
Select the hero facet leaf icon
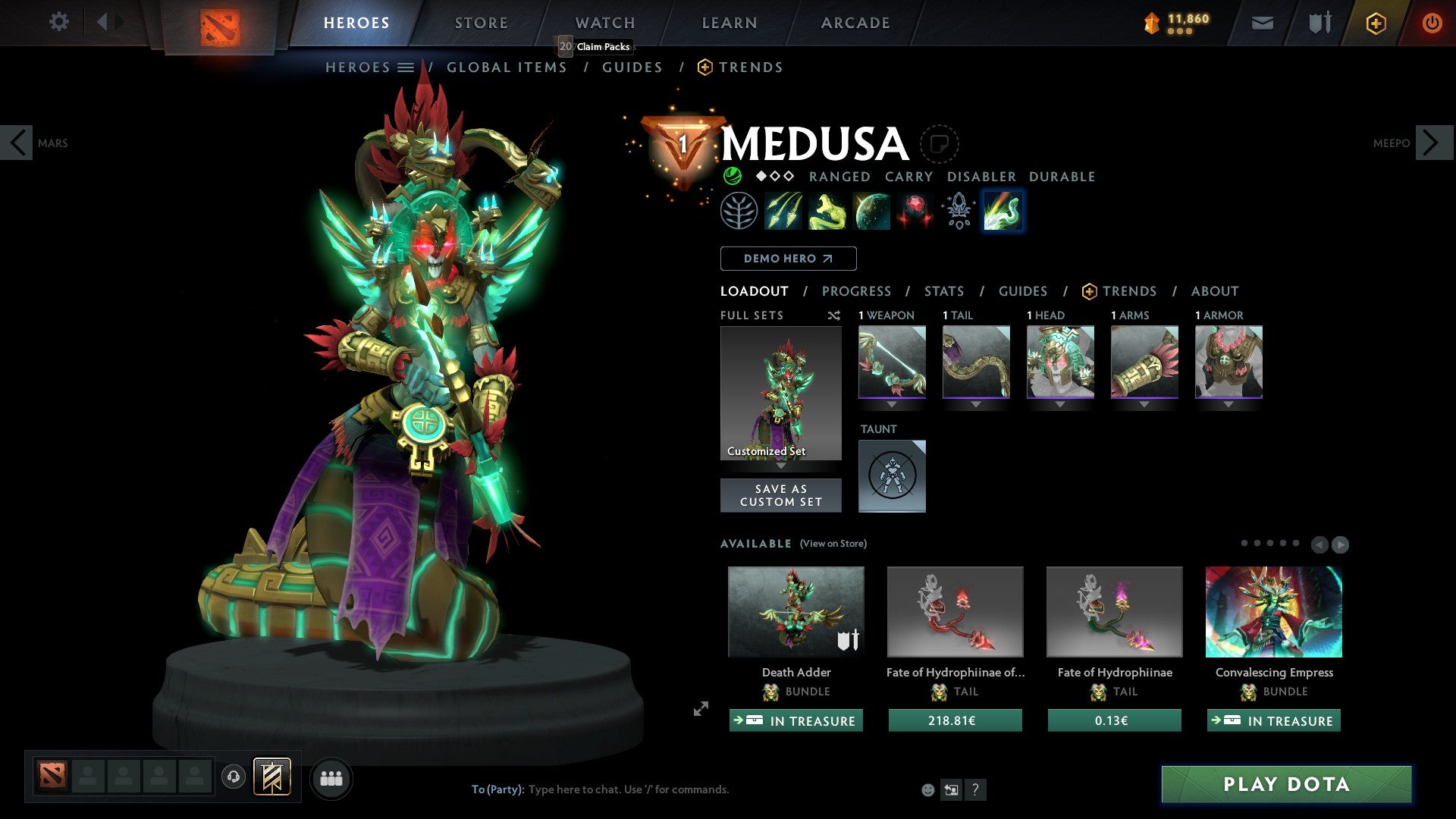(741, 210)
